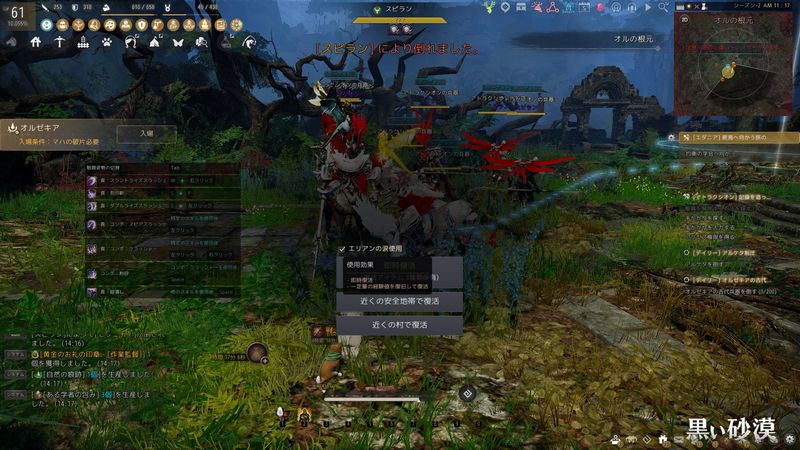
Task: Click the deer antler icon at top
Action: point(489,7)
